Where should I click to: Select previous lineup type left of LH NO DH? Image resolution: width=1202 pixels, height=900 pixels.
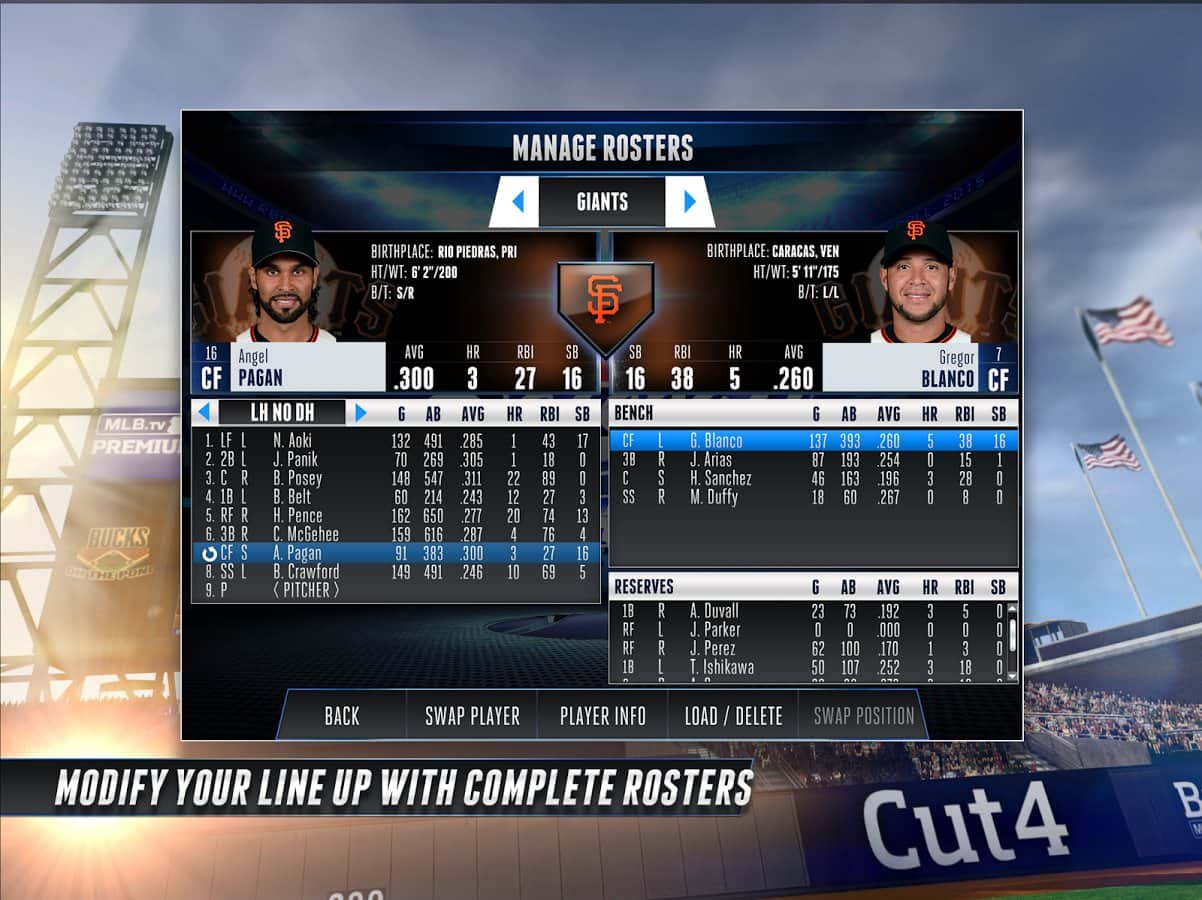click(x=204, y=412)
